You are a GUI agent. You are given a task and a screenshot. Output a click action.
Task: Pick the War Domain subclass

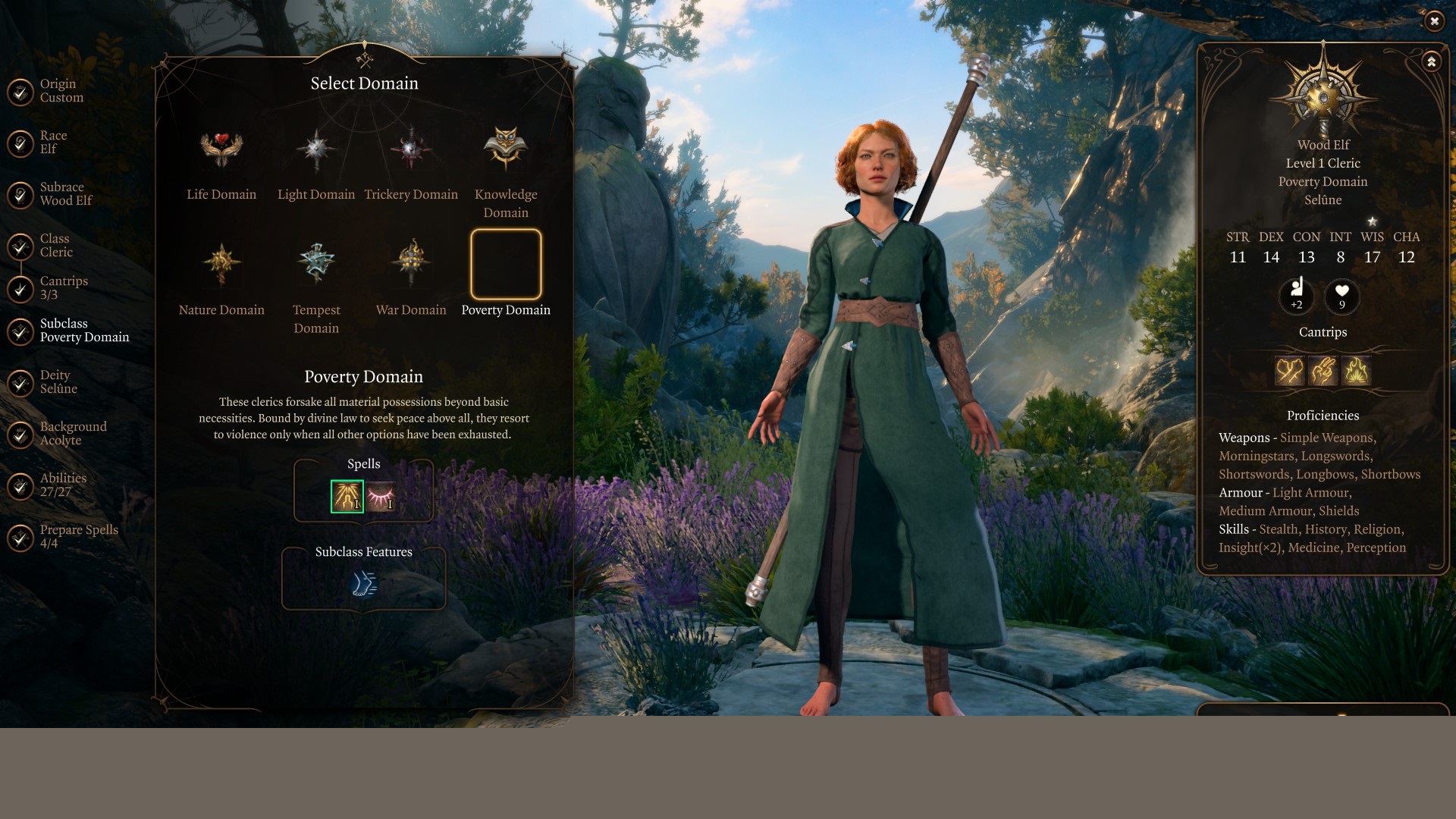(x=411, y=264)
